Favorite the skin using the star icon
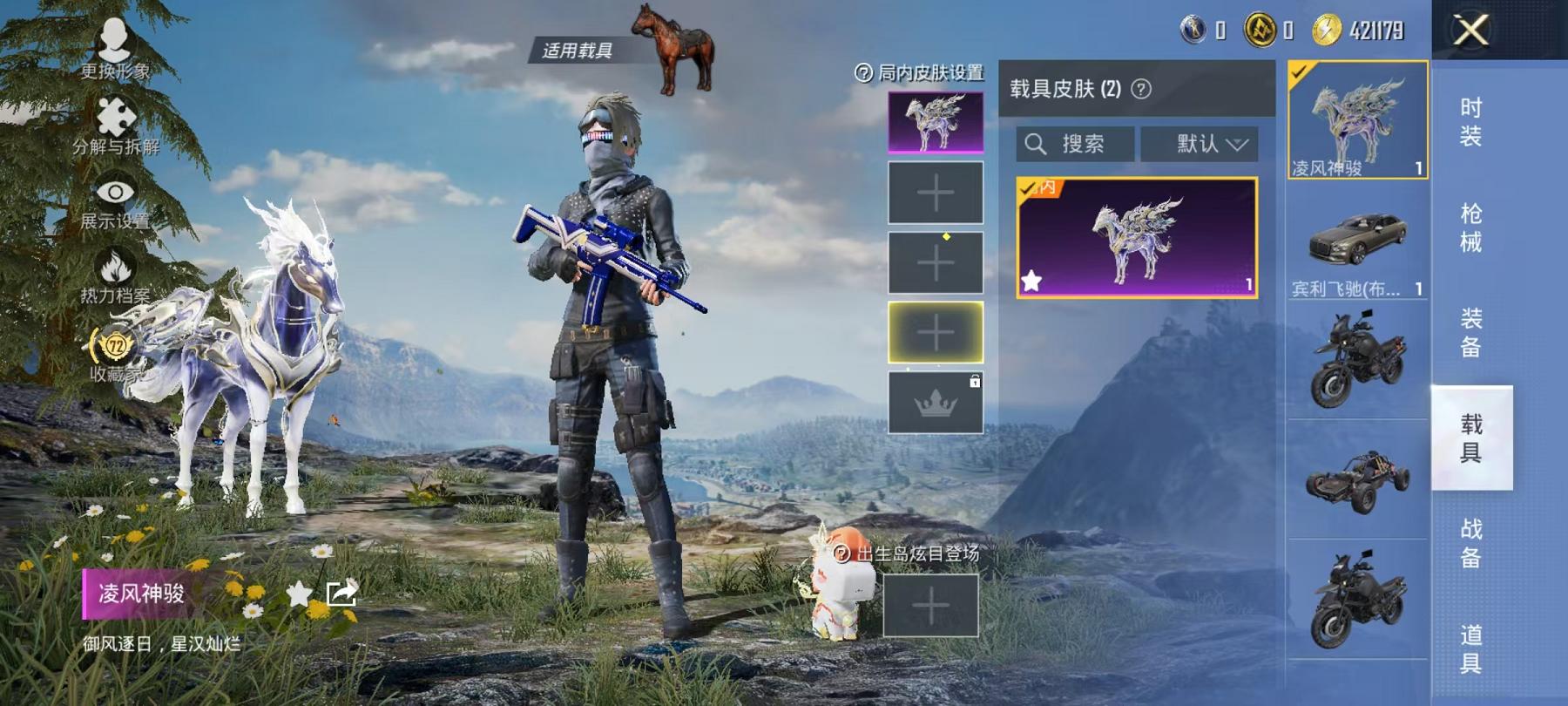This screenshot has width=1568, height=706. click(x=297, y=593)
